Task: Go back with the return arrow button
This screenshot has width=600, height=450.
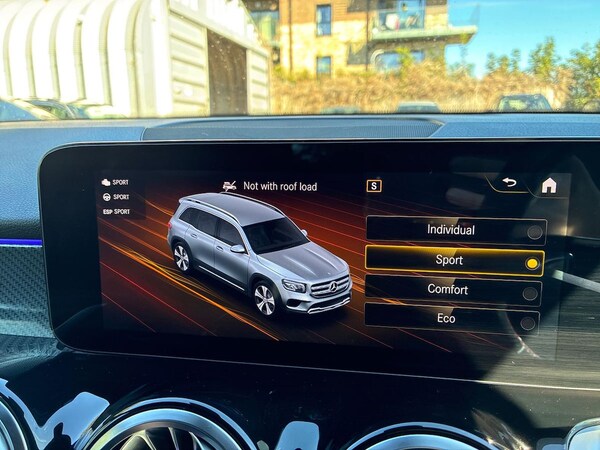Action: click(x=509, y=182)
